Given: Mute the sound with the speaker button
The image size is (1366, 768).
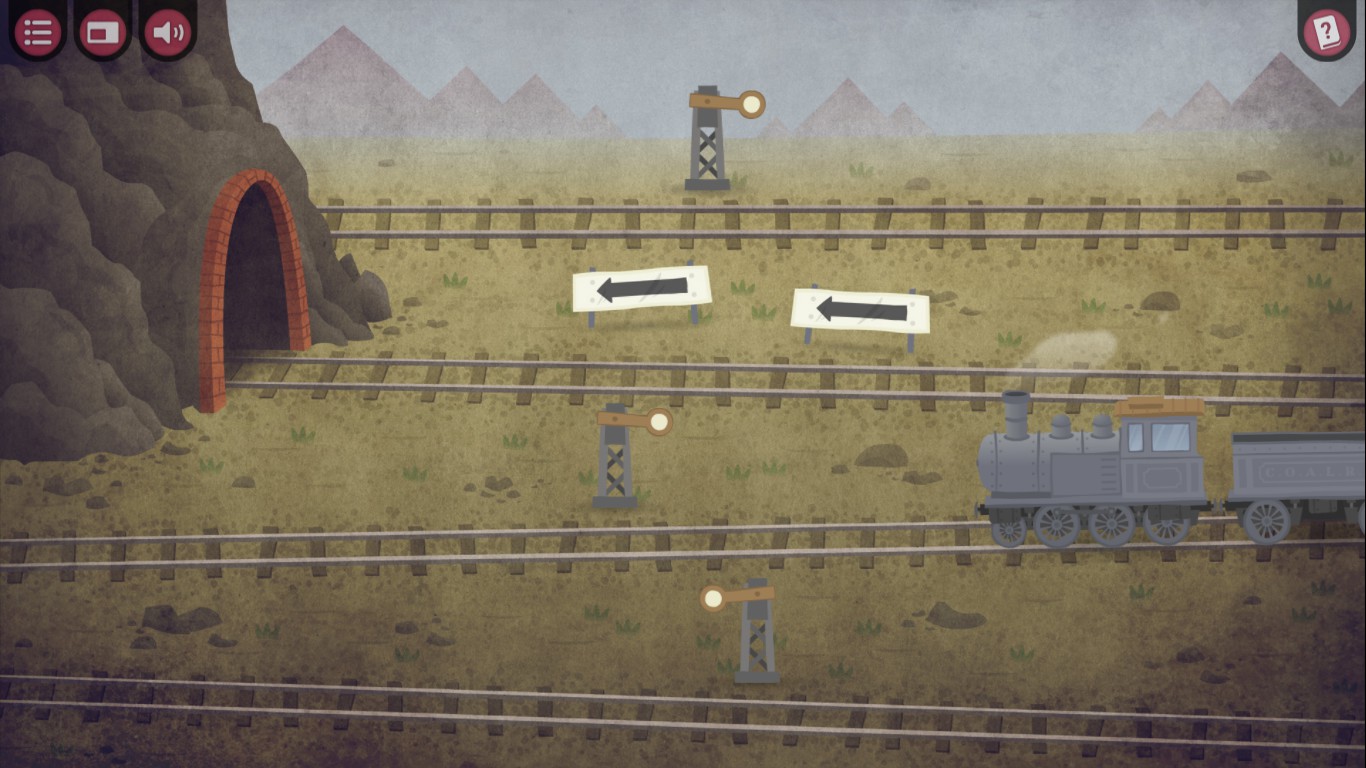Looking at the screenshot, I should [x=167, y=33].
